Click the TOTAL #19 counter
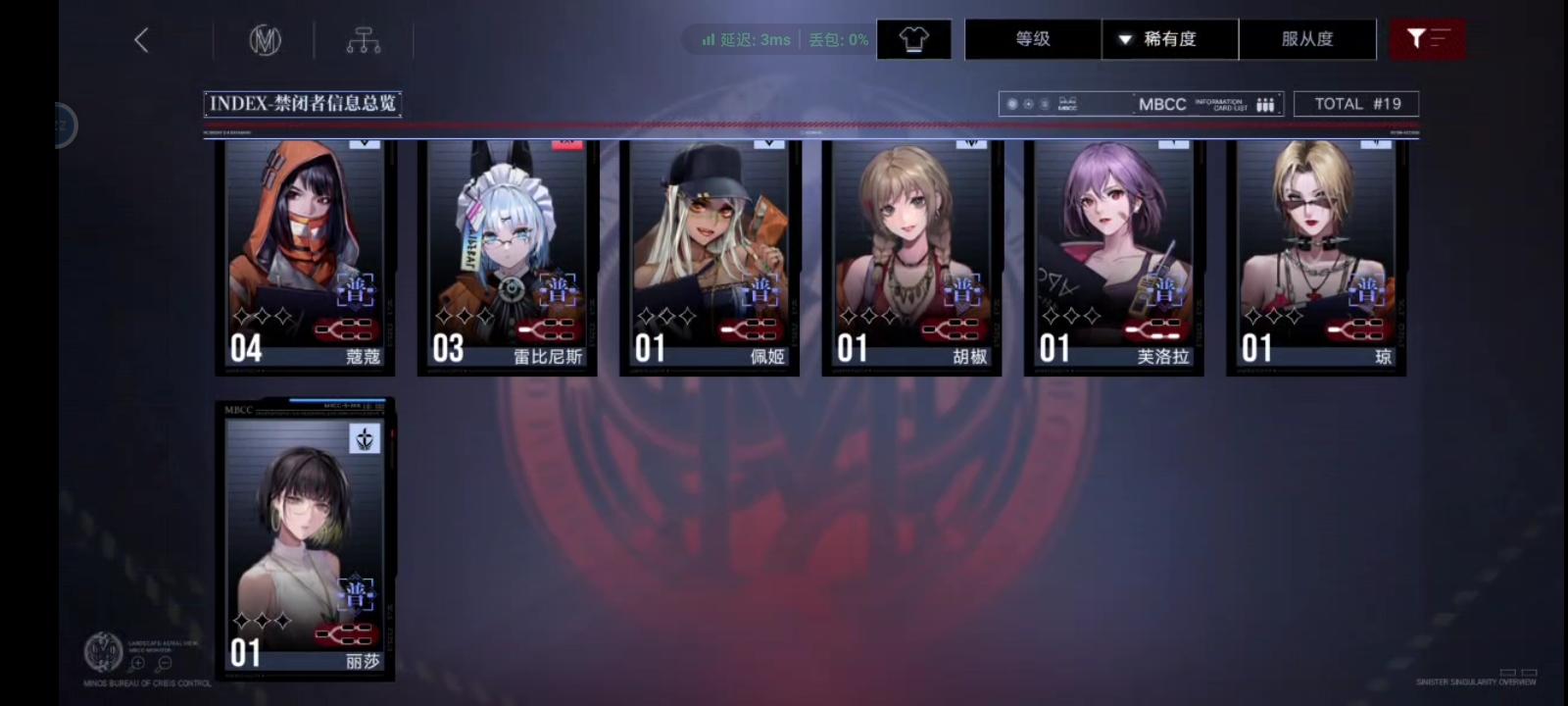1568x706 pixels. (1357, 103)
